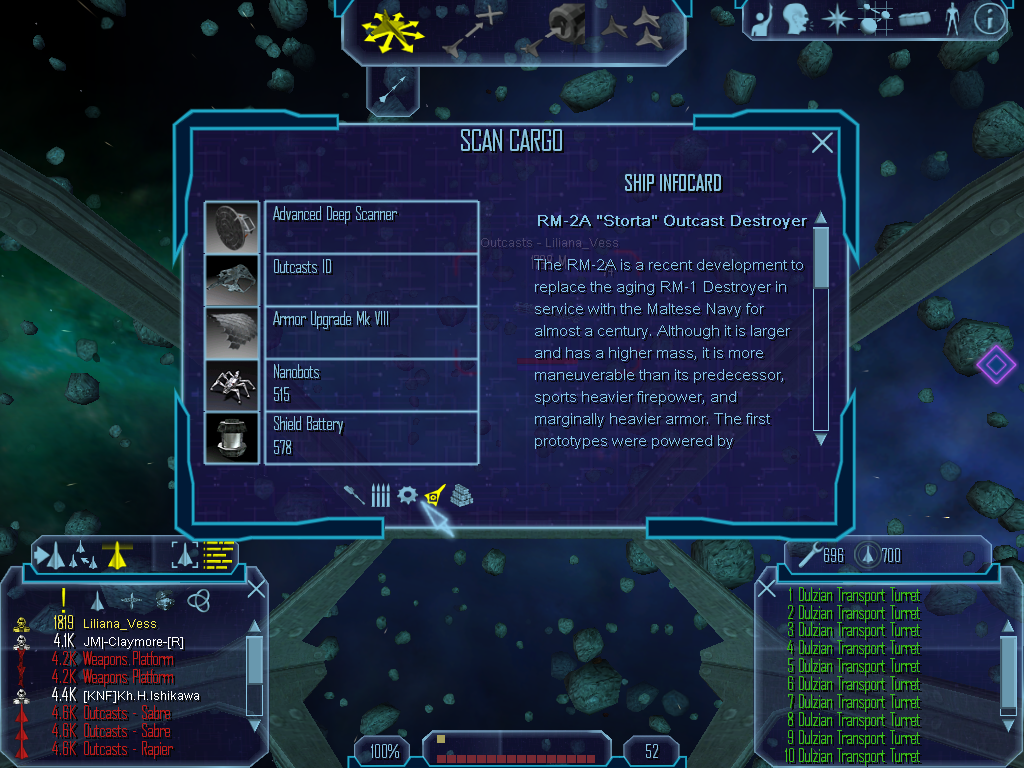
Task: Choose Armor Upgrade Mk VIII in cargo list
Action: click(x=341, y=332)
